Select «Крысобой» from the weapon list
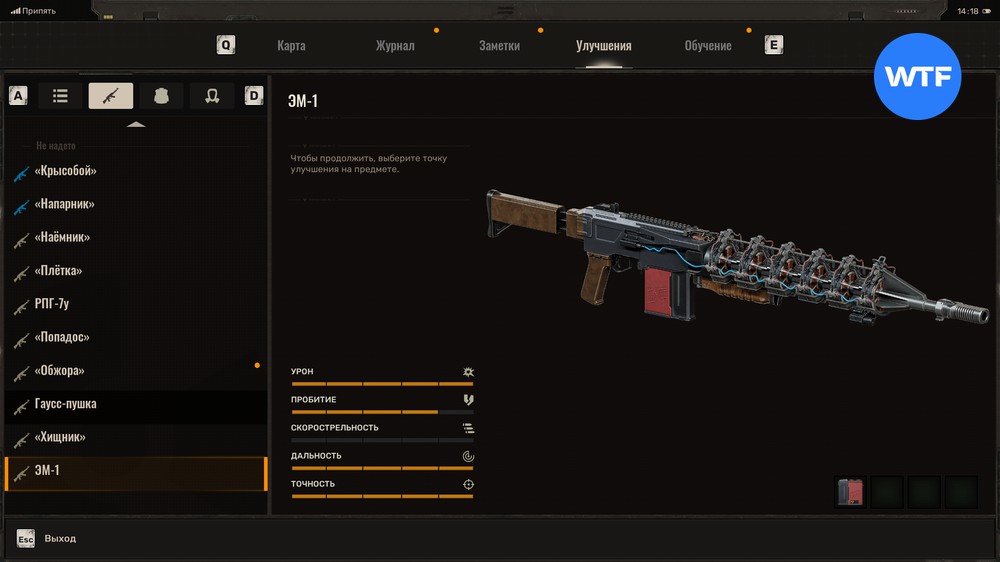Screen dimensions: 1000x562 point(66,171)
